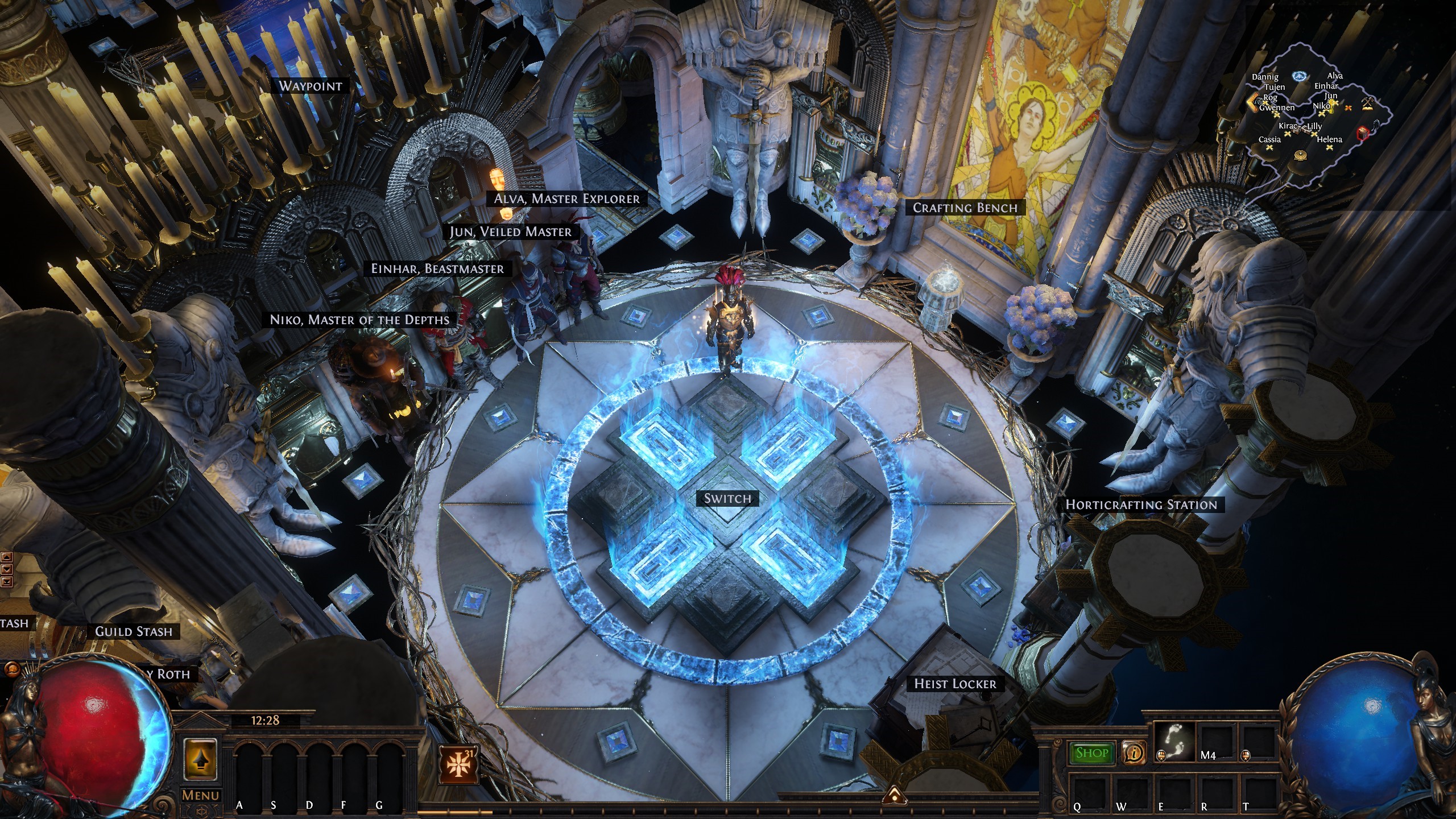Screen dimensions: 1456x819
Task: Open the Menu button
Action: [200, 796]
